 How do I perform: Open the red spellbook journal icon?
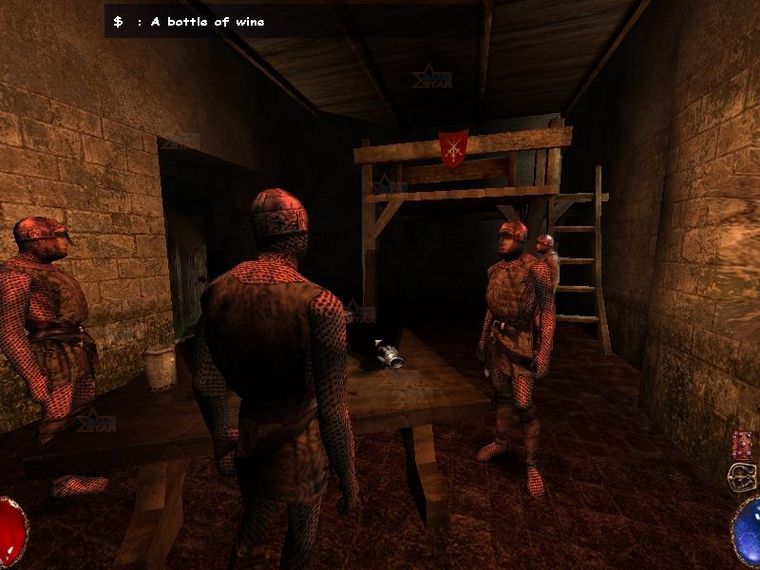(742, 445)
